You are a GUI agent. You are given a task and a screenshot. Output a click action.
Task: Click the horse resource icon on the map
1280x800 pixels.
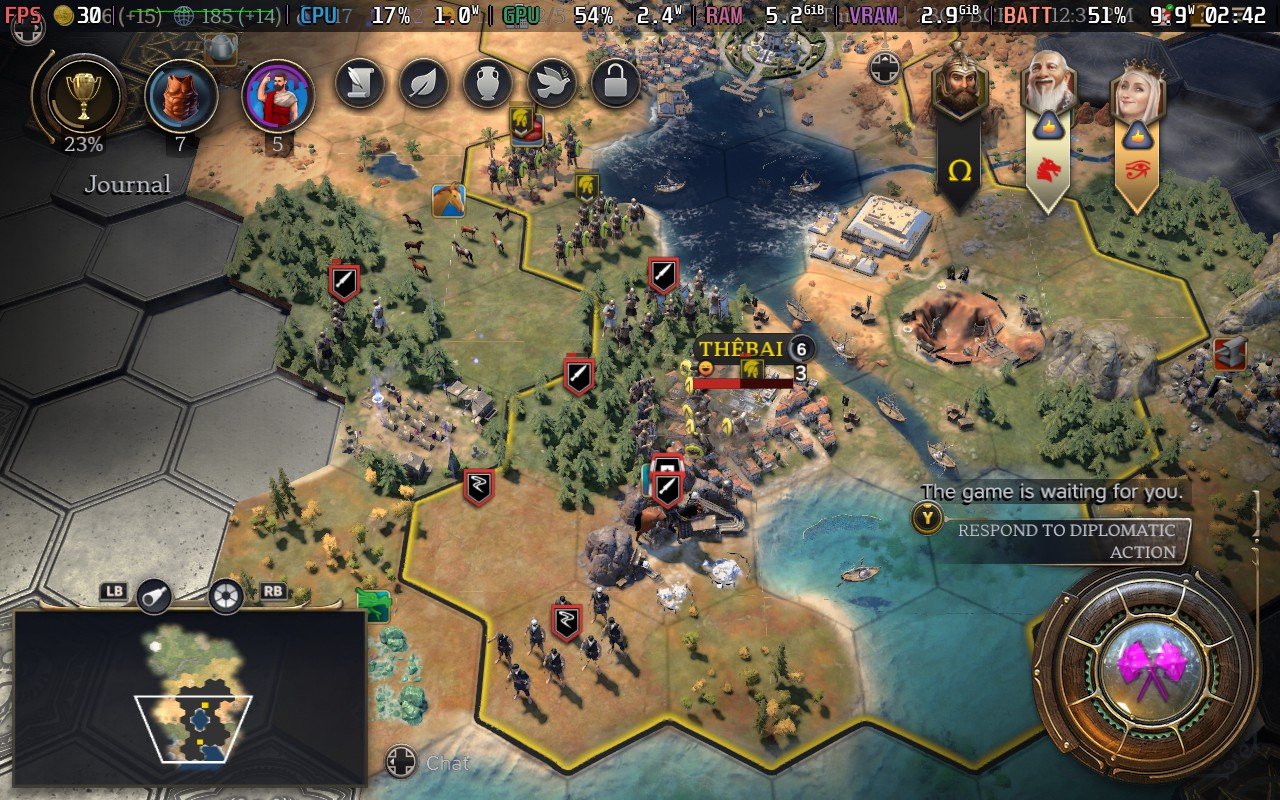(449, 199)
